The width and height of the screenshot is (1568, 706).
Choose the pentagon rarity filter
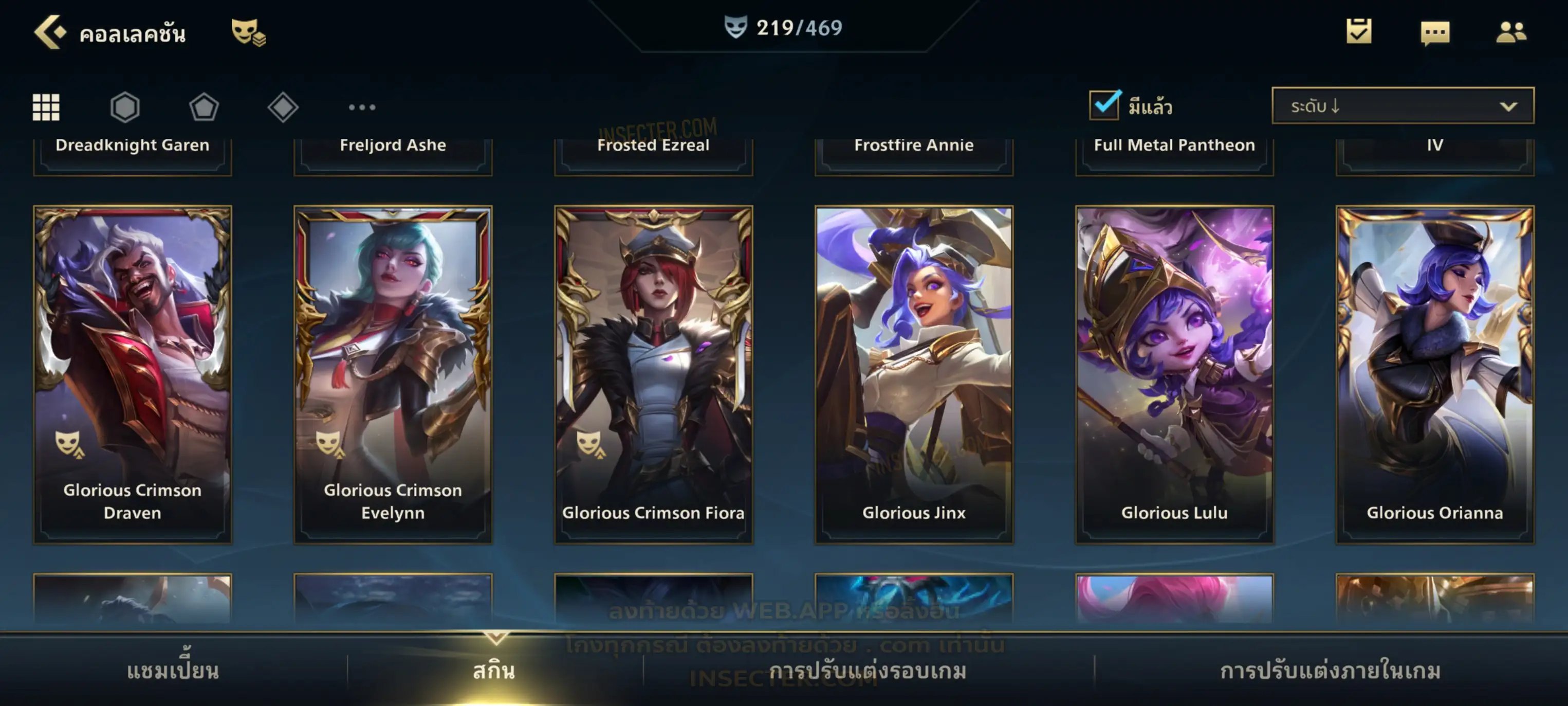coord(204,107)
